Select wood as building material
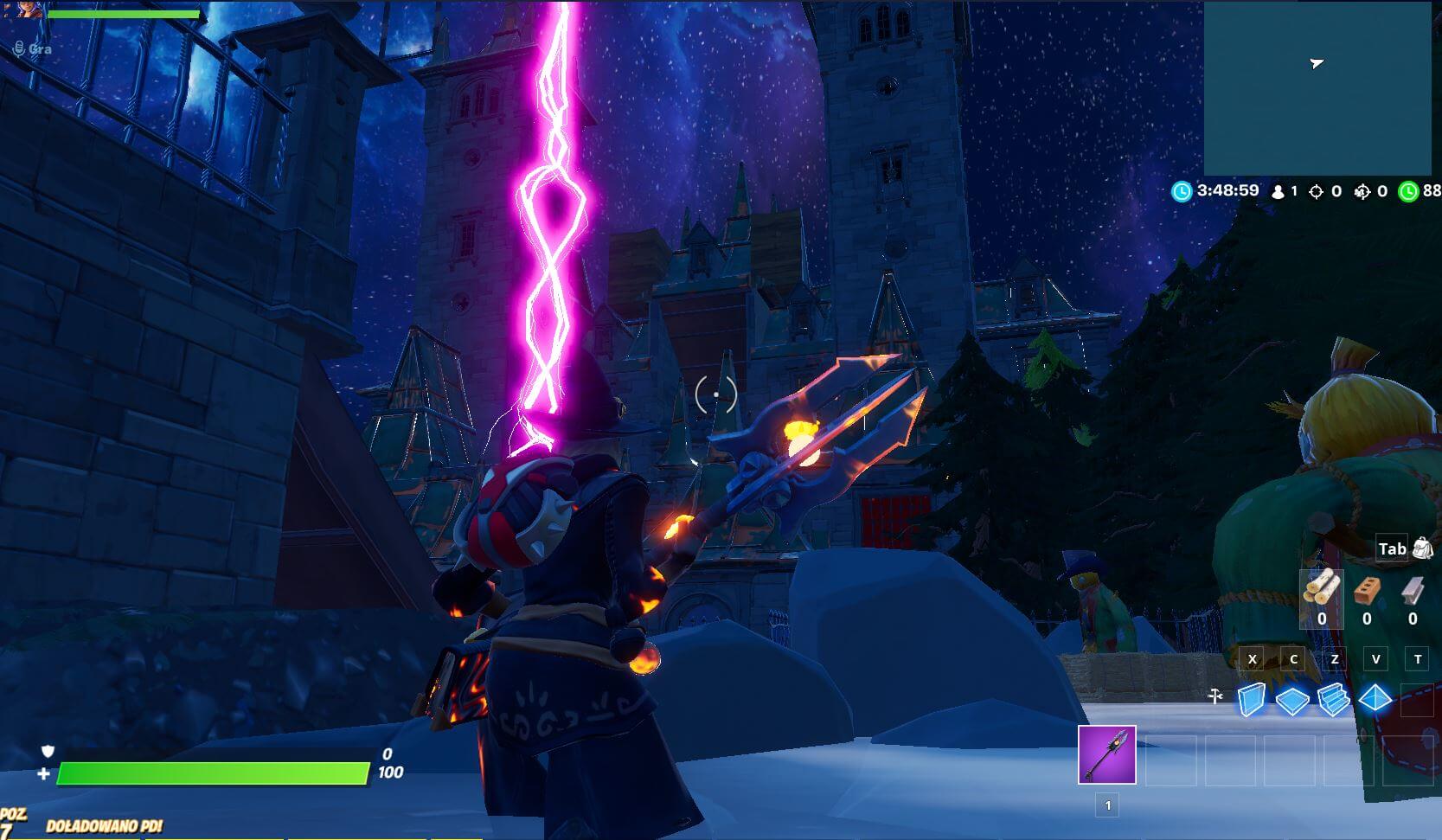 click(1322, 589)
